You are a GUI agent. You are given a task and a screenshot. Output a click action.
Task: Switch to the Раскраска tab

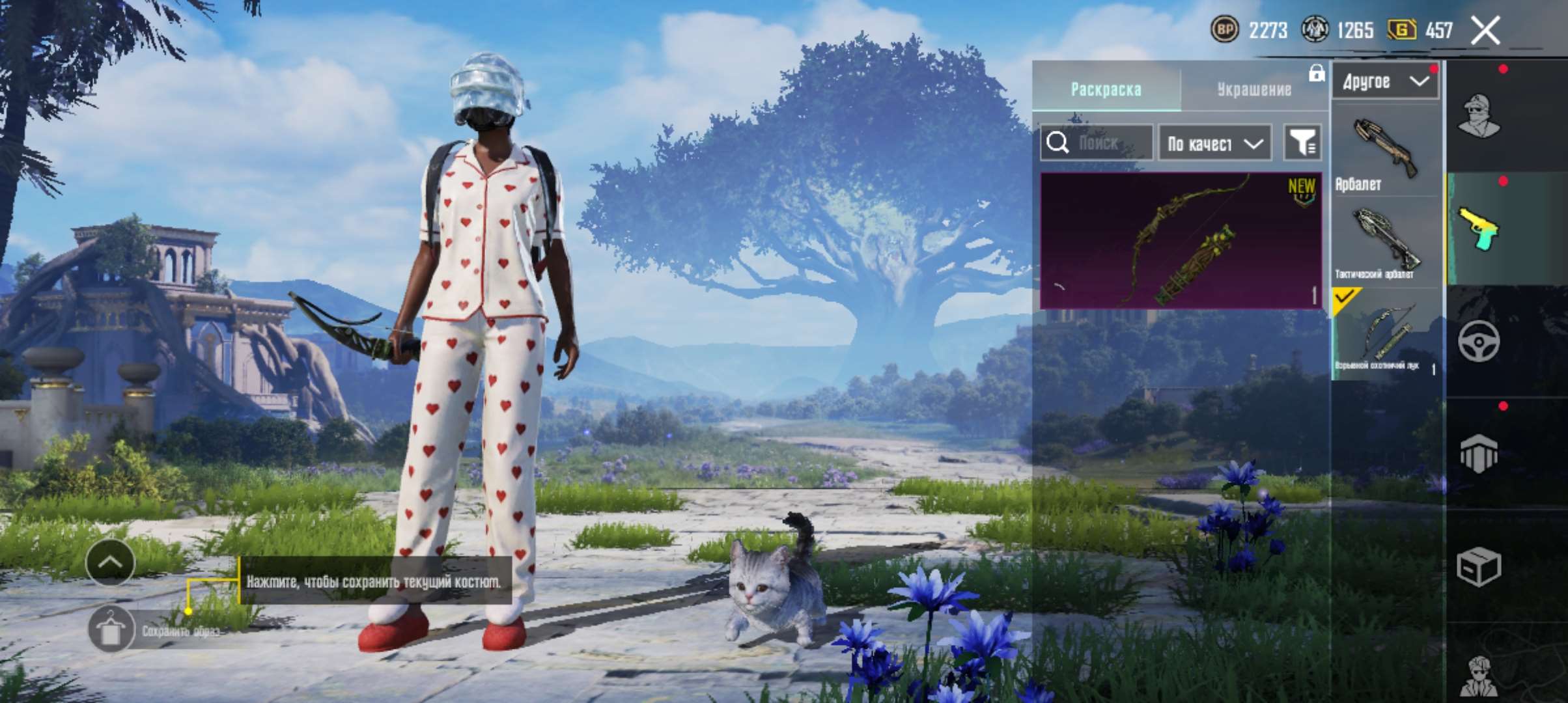1107,89
